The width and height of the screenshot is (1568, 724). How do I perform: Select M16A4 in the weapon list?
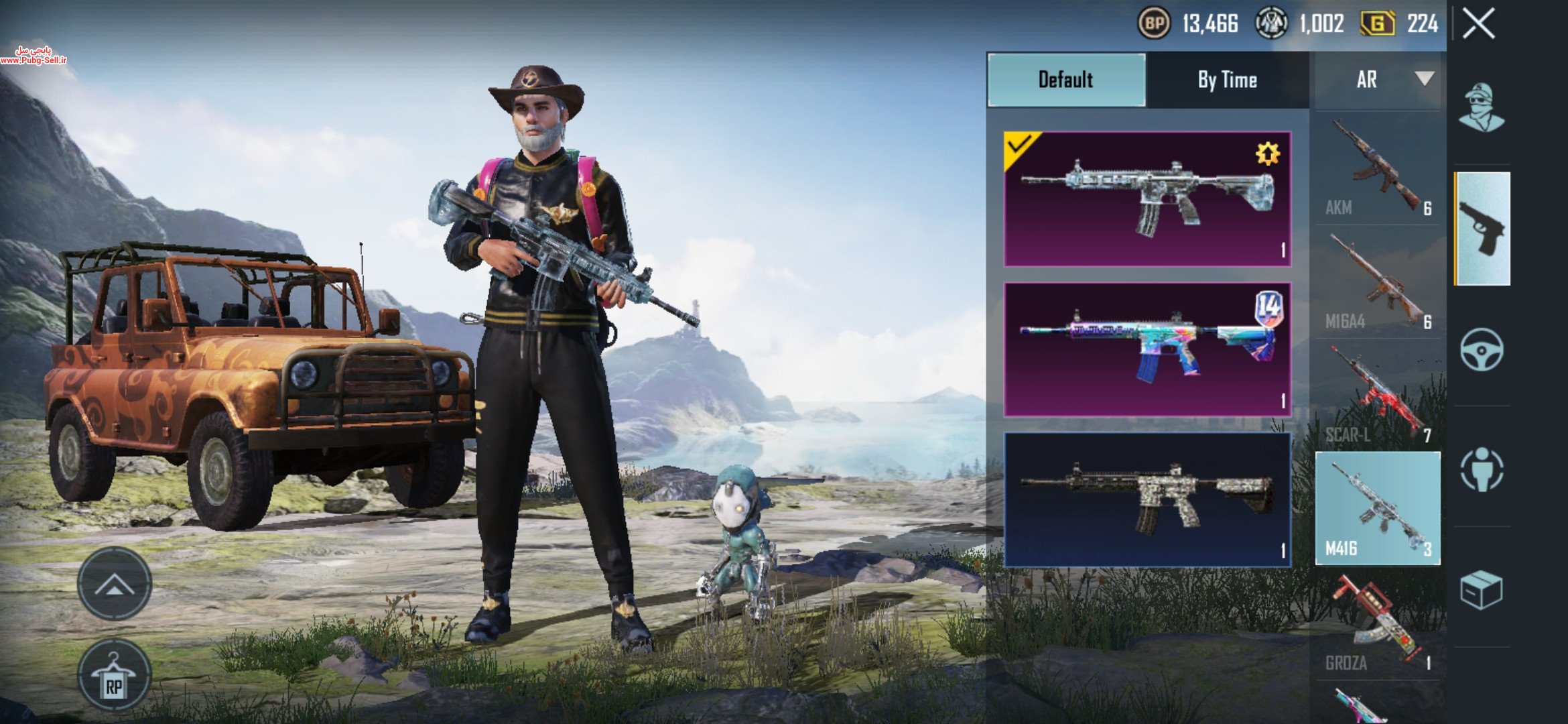[x=1378, y=283]
